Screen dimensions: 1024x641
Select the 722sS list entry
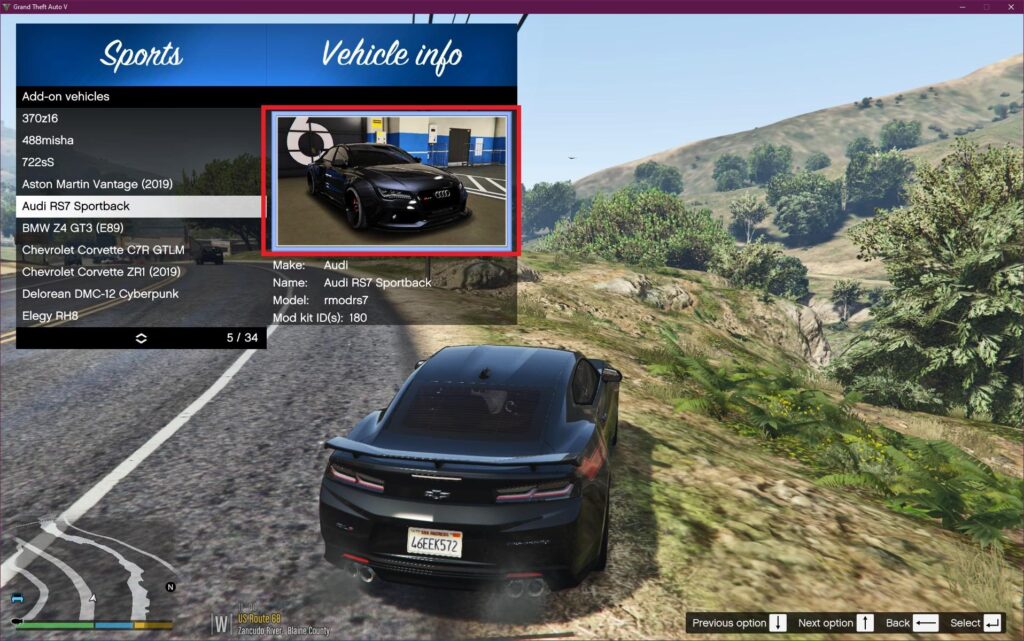pyautogui.click(x=140, y=162)
